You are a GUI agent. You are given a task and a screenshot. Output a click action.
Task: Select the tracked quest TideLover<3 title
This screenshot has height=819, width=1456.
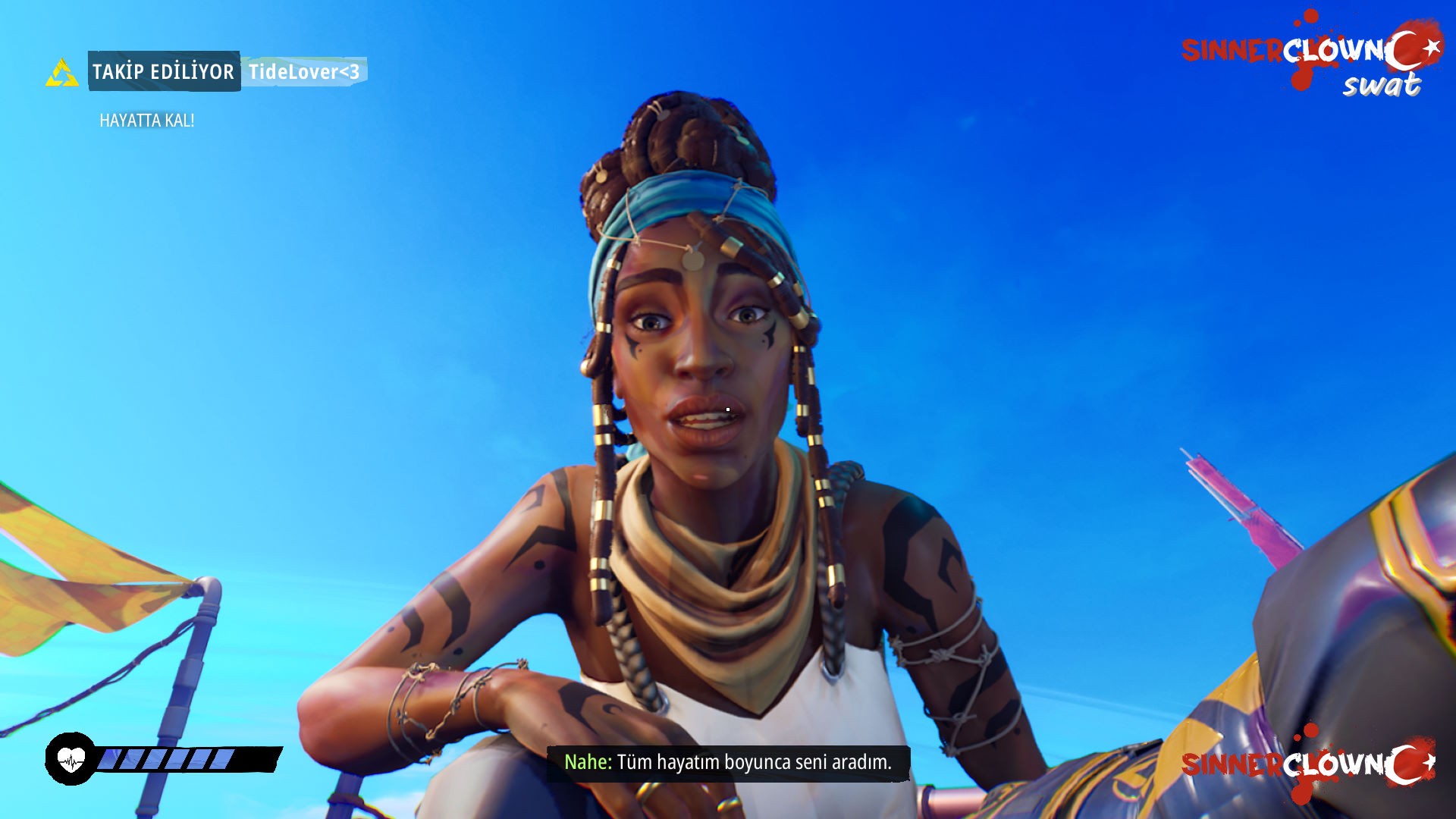pos(304,72)
